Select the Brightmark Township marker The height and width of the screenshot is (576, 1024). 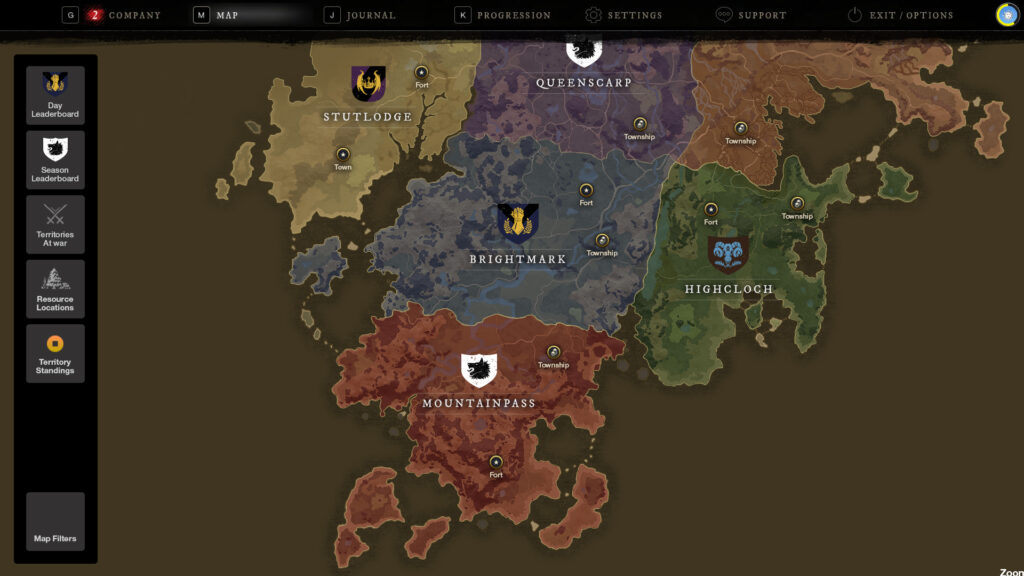click(602, 240)
